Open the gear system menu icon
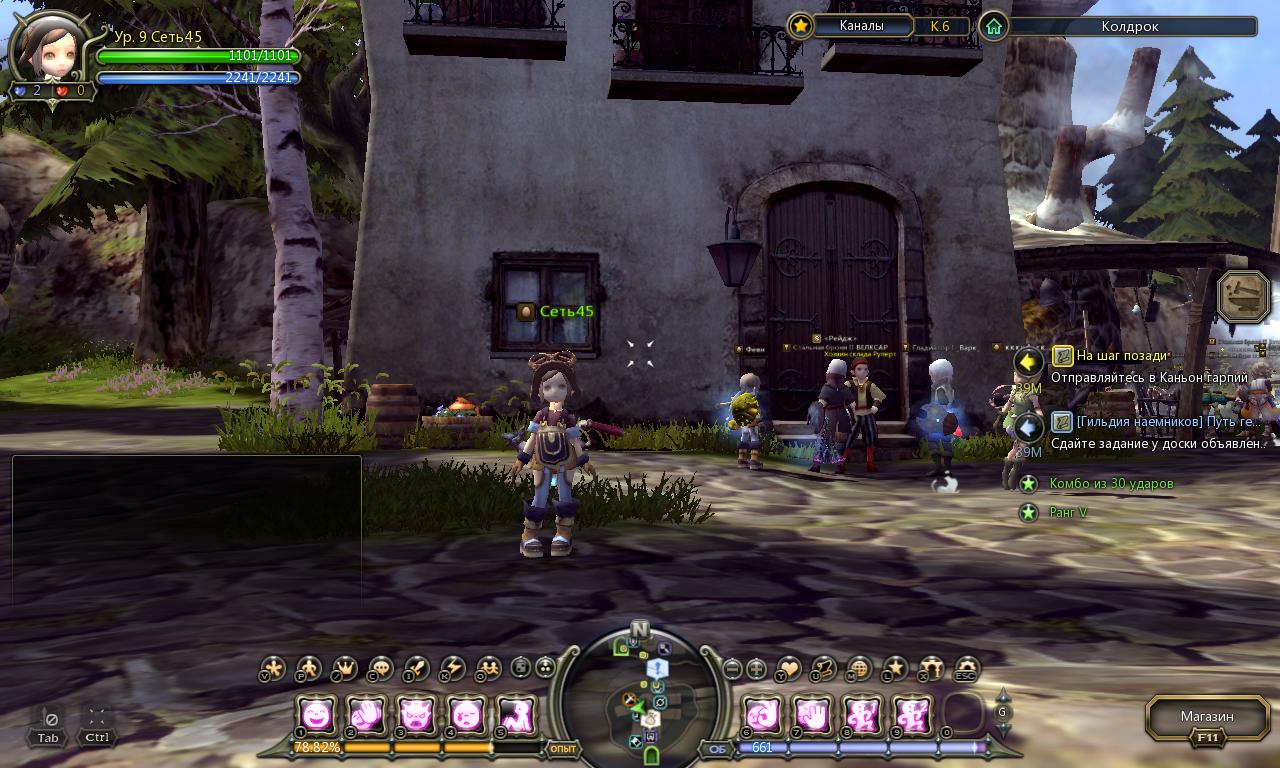Image resolution: width=1280 pixels, height=768 pixels. click(x=966, y=668)
